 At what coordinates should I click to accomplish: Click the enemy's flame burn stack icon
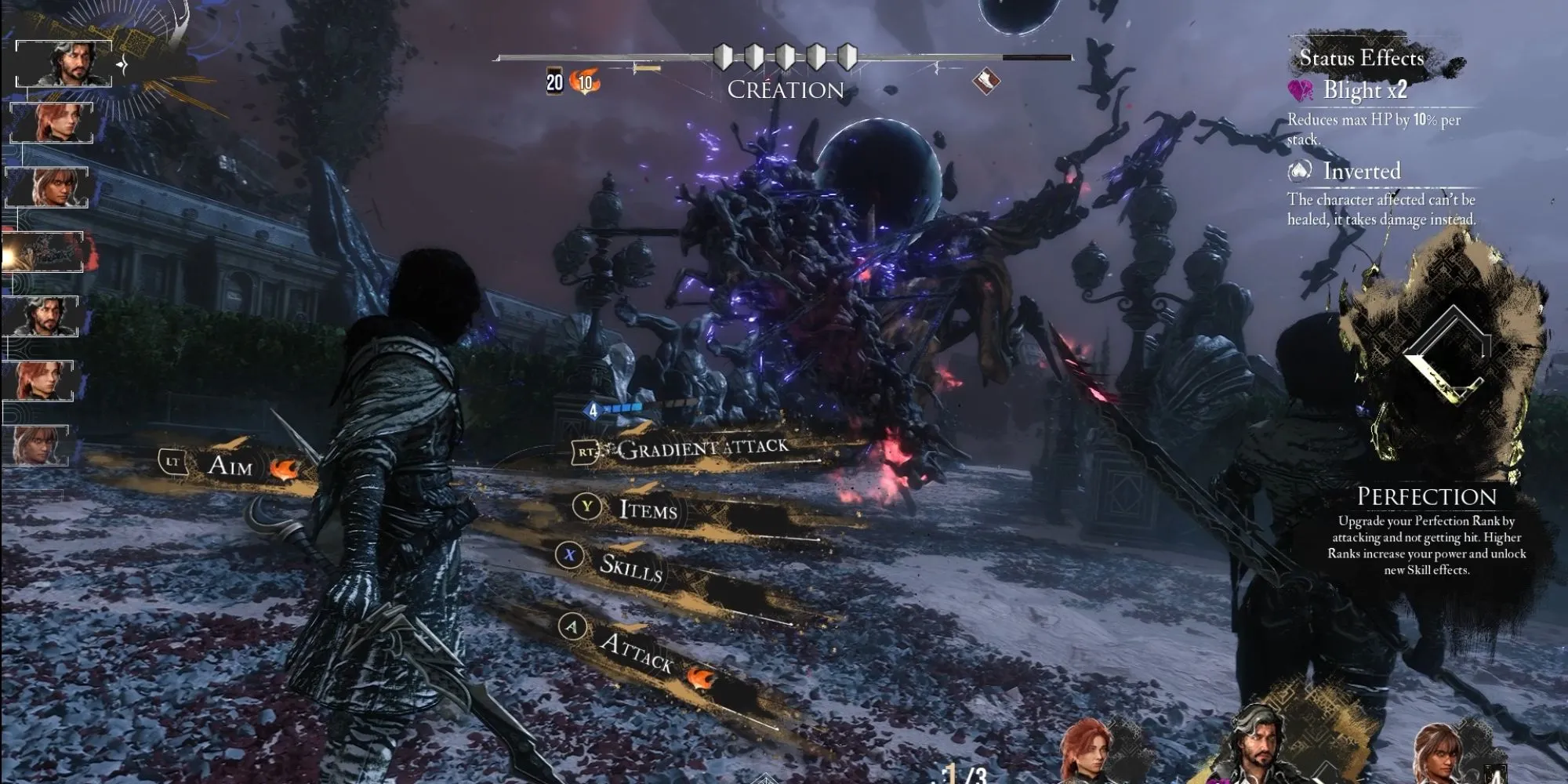point(585,82)
